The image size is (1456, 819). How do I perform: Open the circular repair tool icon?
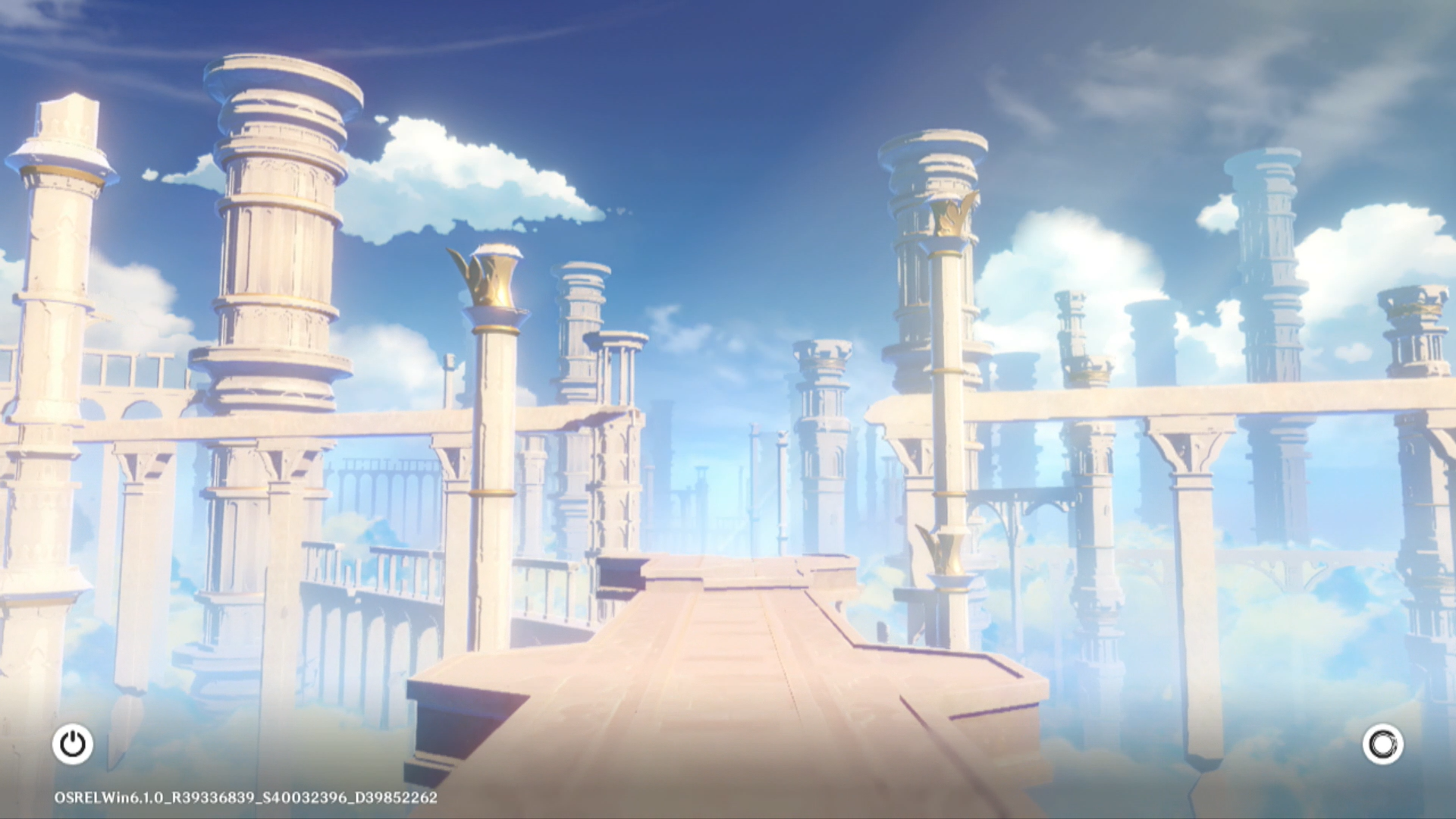1382,744
